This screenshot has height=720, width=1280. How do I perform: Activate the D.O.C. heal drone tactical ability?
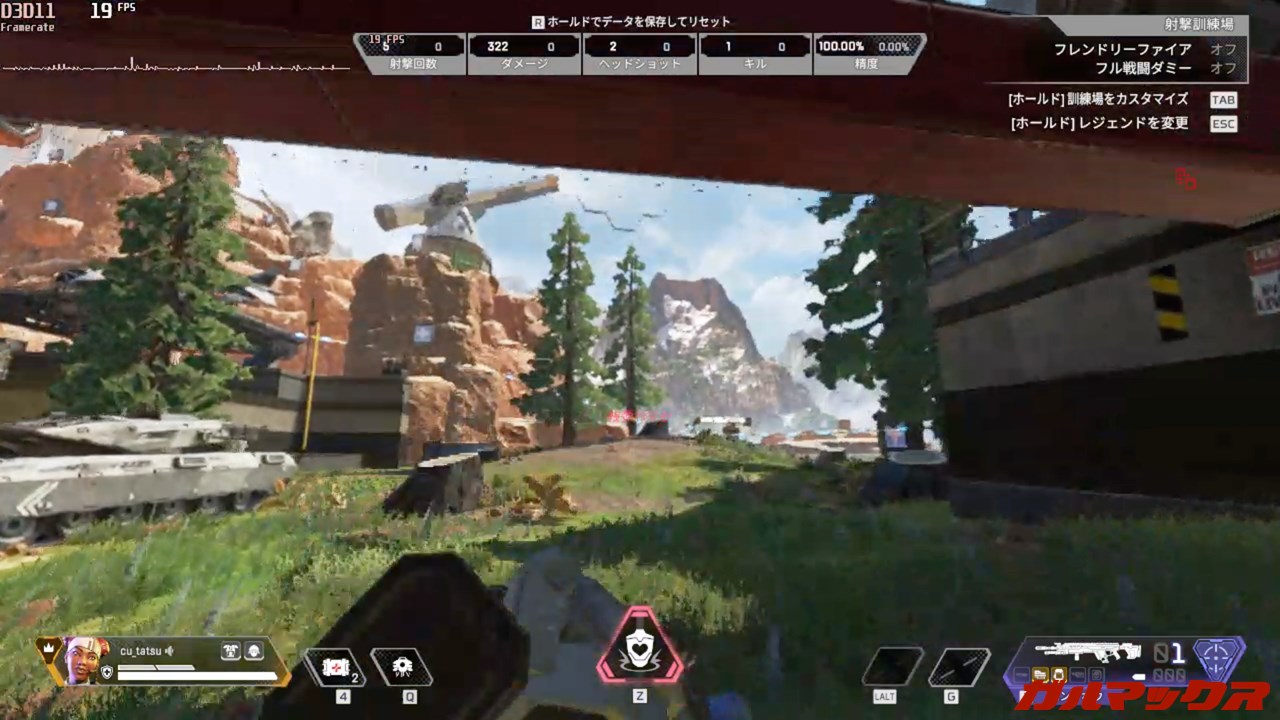click(x=401, y=667)
